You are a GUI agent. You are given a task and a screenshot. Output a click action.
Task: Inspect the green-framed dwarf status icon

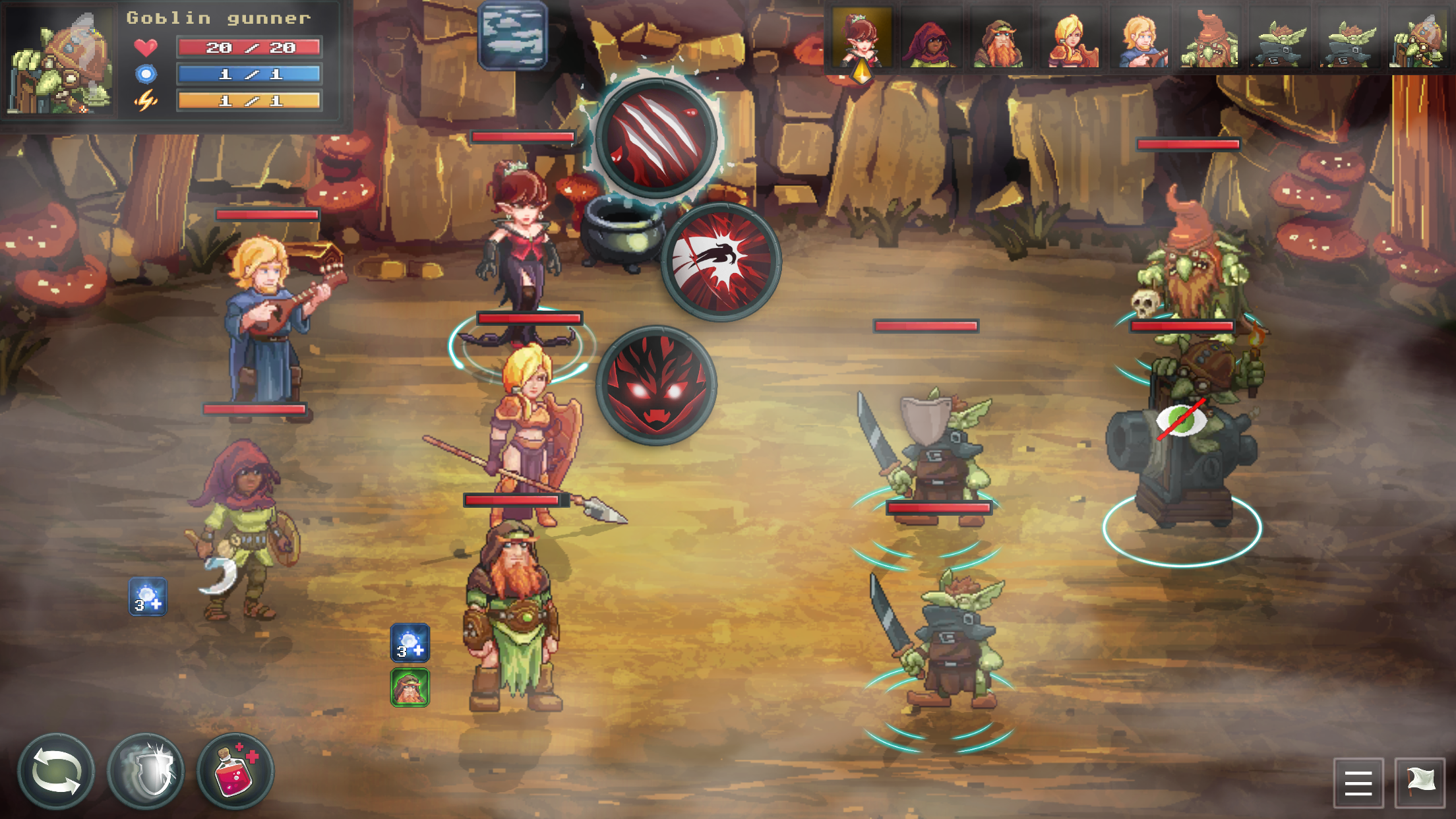(410, 687)
